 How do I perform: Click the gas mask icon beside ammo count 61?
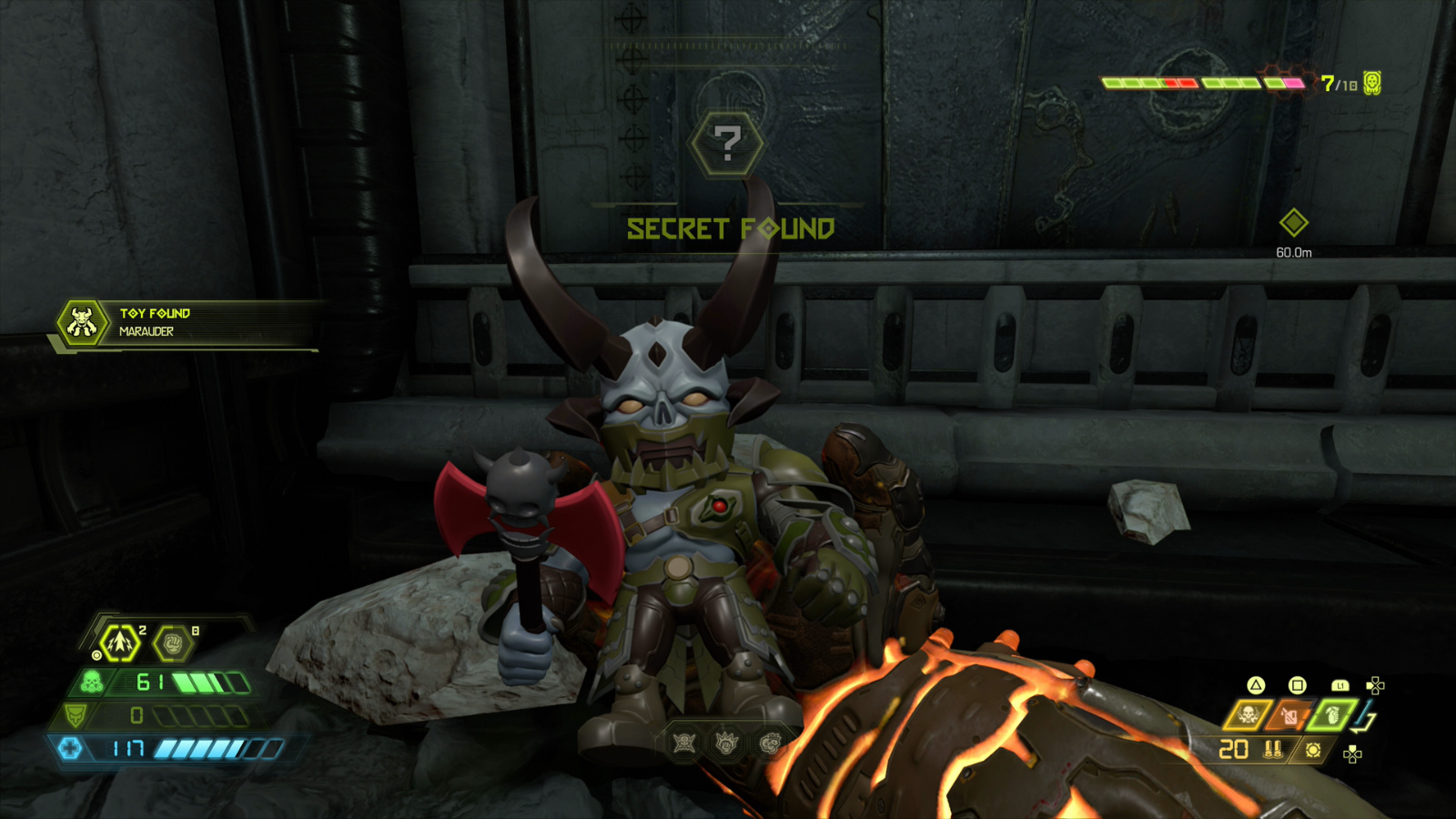coord(92,682)
